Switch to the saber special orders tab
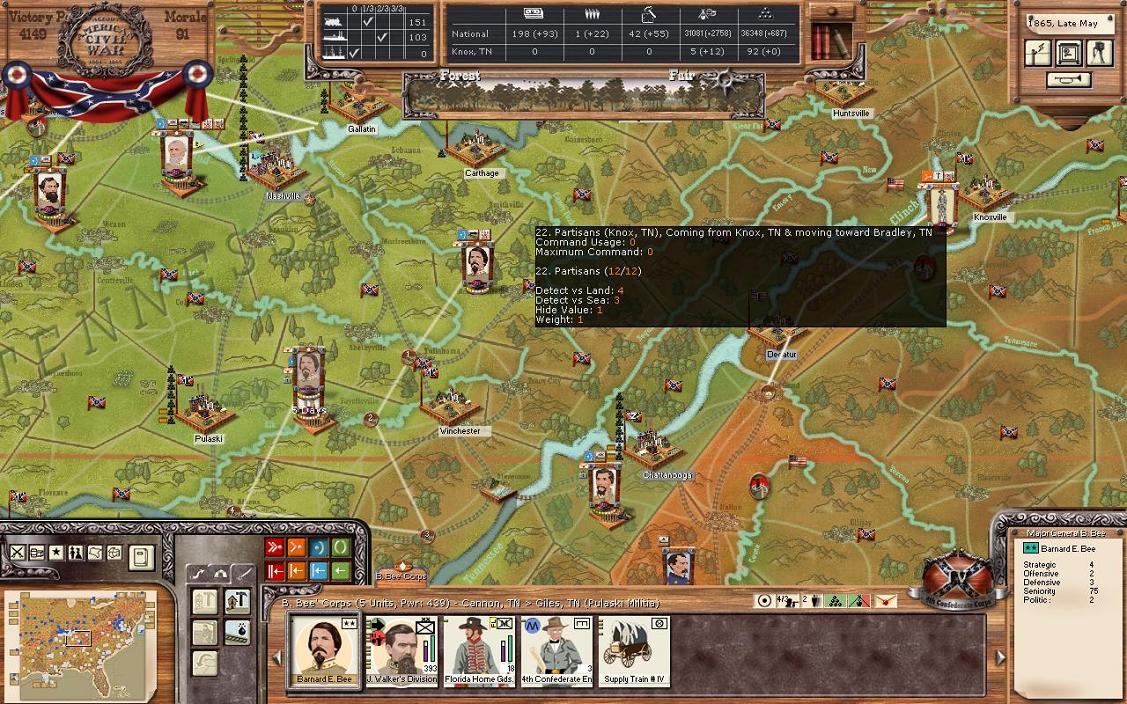1127x704 pixels. point(243,573)
